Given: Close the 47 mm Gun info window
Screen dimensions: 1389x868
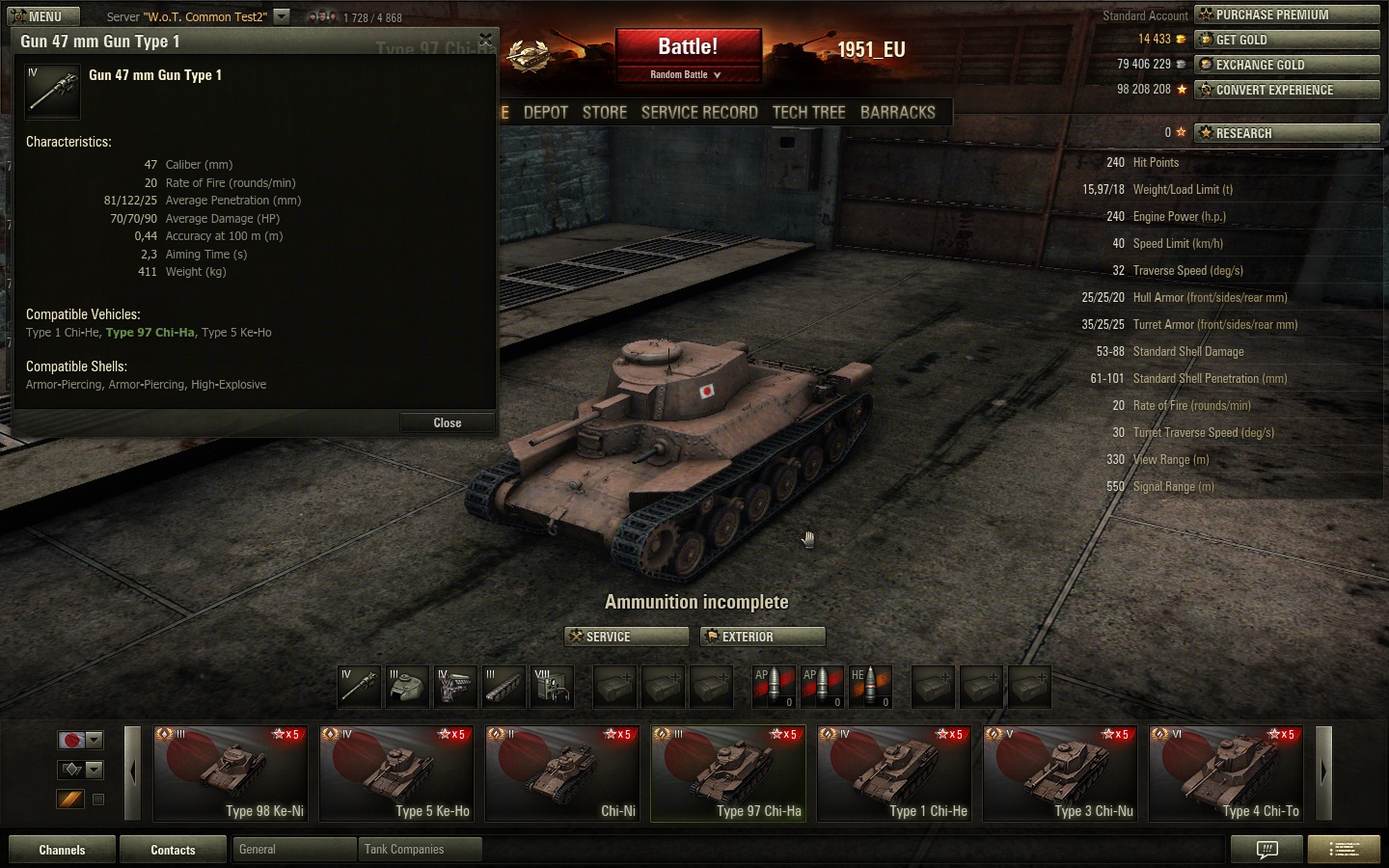Looking at the screenshot, I should tap(447, 422).
